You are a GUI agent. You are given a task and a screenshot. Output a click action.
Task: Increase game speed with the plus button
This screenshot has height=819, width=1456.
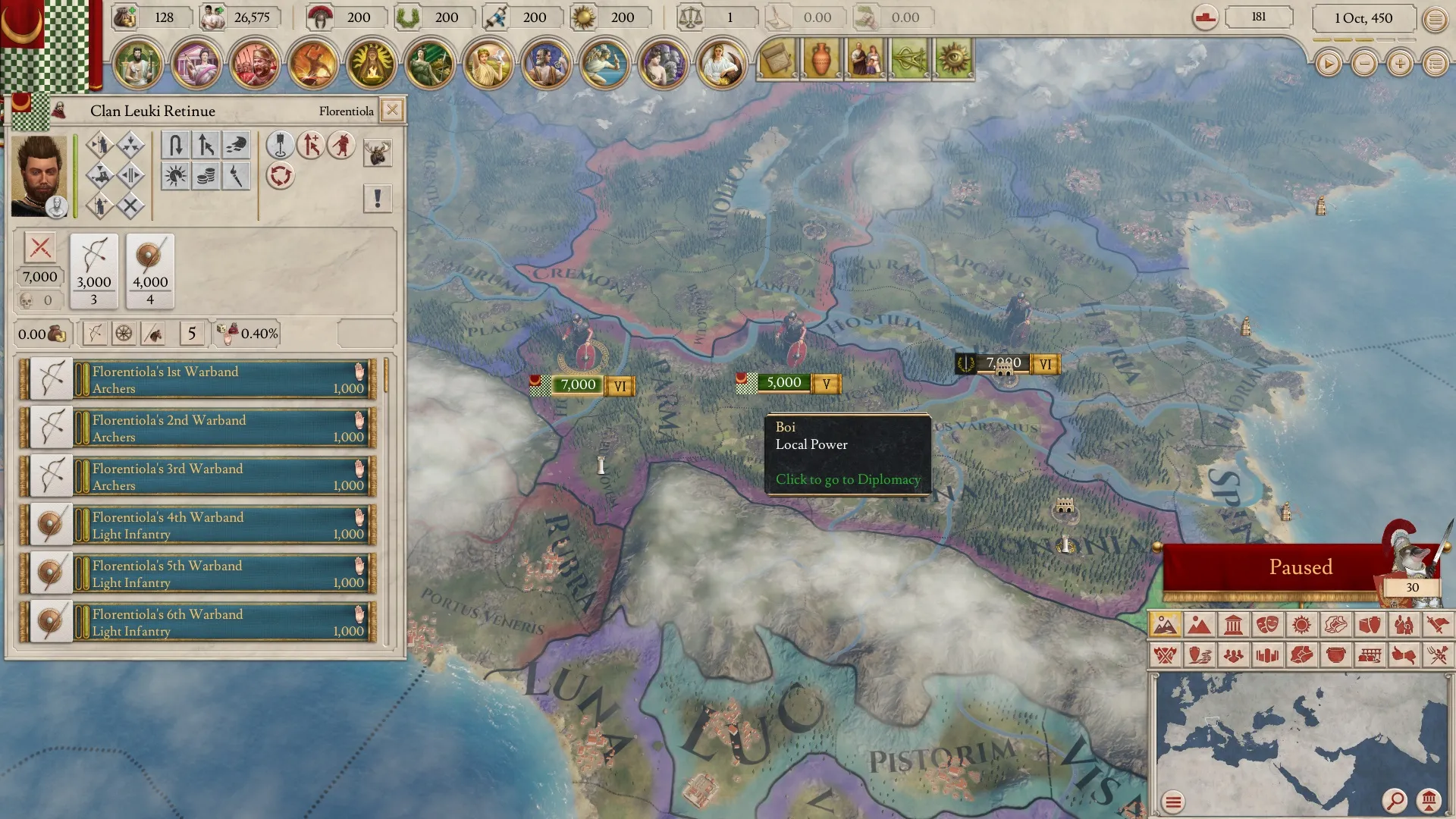pyautogui.click(x=1400, y=64)
